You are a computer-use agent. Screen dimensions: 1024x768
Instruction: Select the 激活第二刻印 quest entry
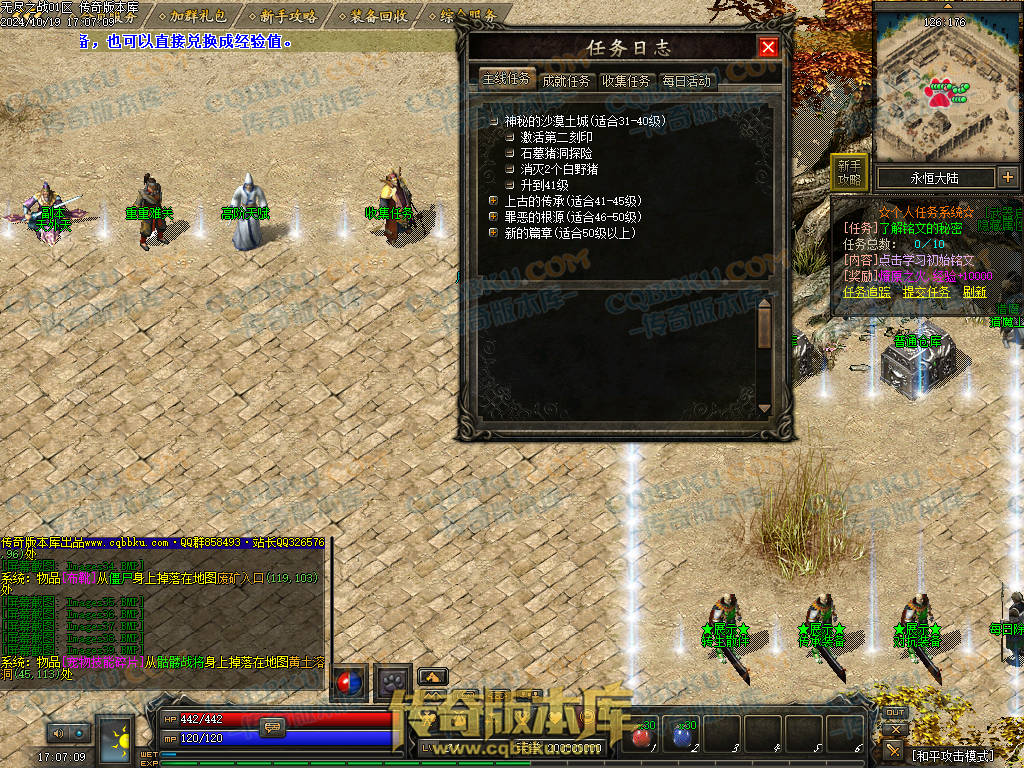pyautogui.click(x=556, y=137)
